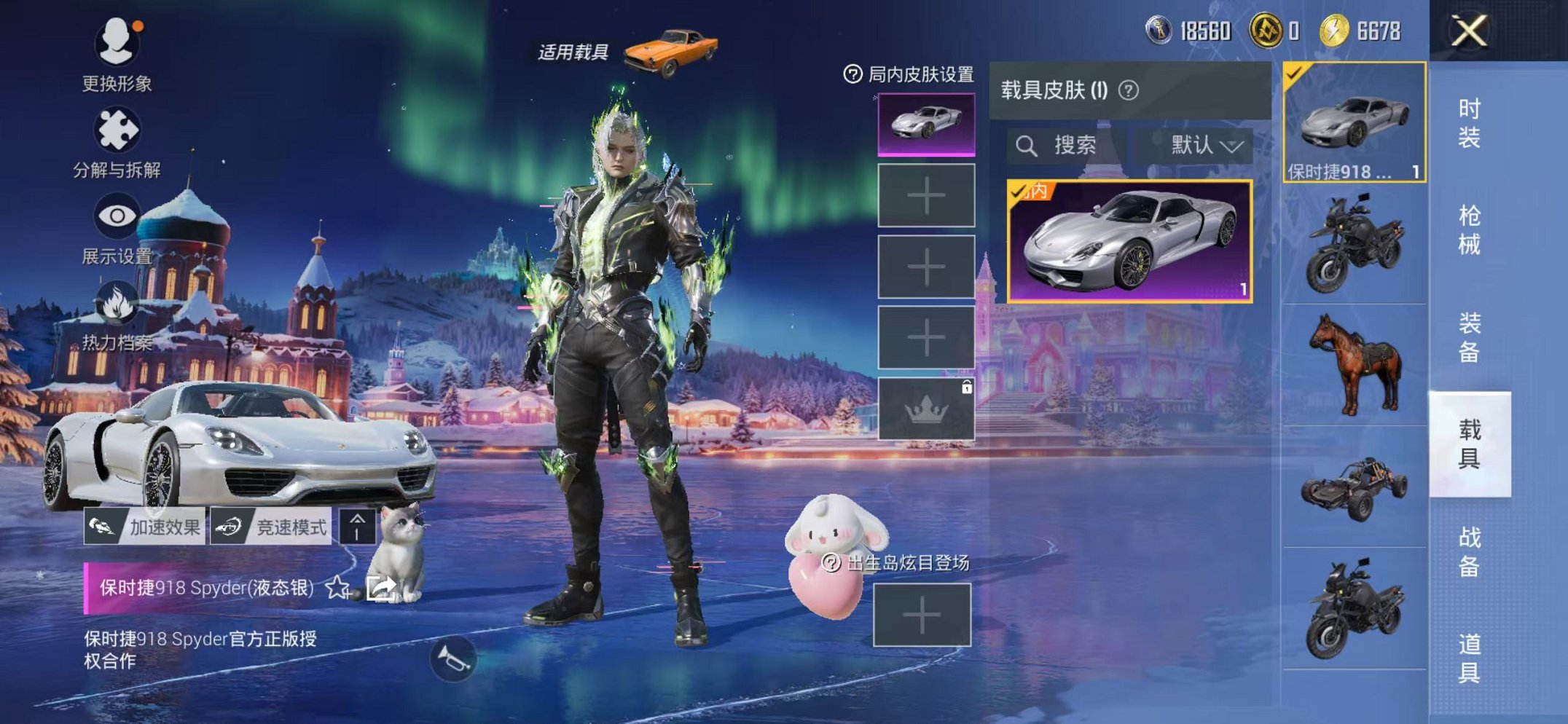Click the magnifier icon in the 搜索 field
The image size is (1568, 724).
(x=1029, y=144)
